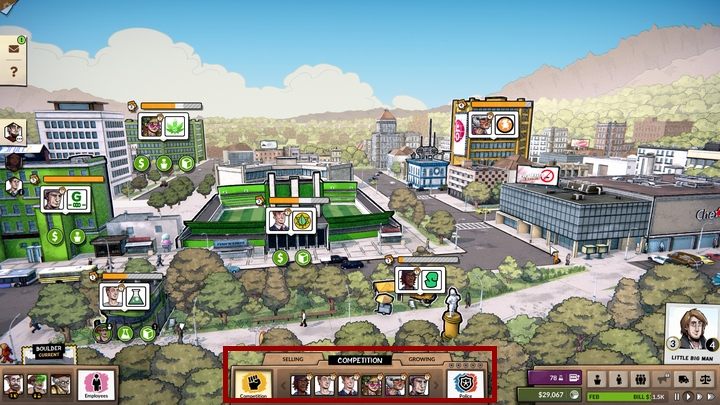Open the Police panel
This screenshot has width=720, height=405.
click(463, 384)
